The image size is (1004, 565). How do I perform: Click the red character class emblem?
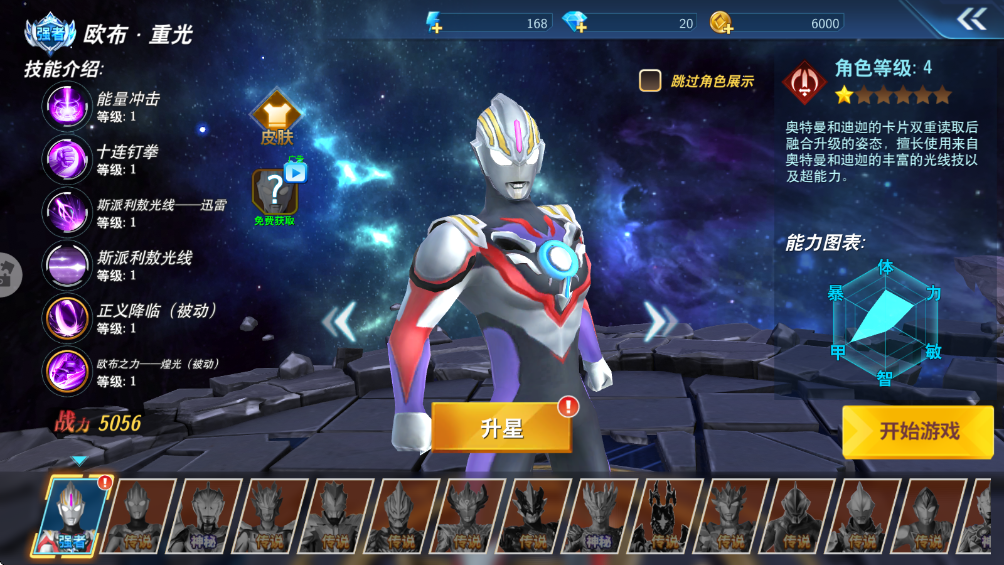coord(803,83)
